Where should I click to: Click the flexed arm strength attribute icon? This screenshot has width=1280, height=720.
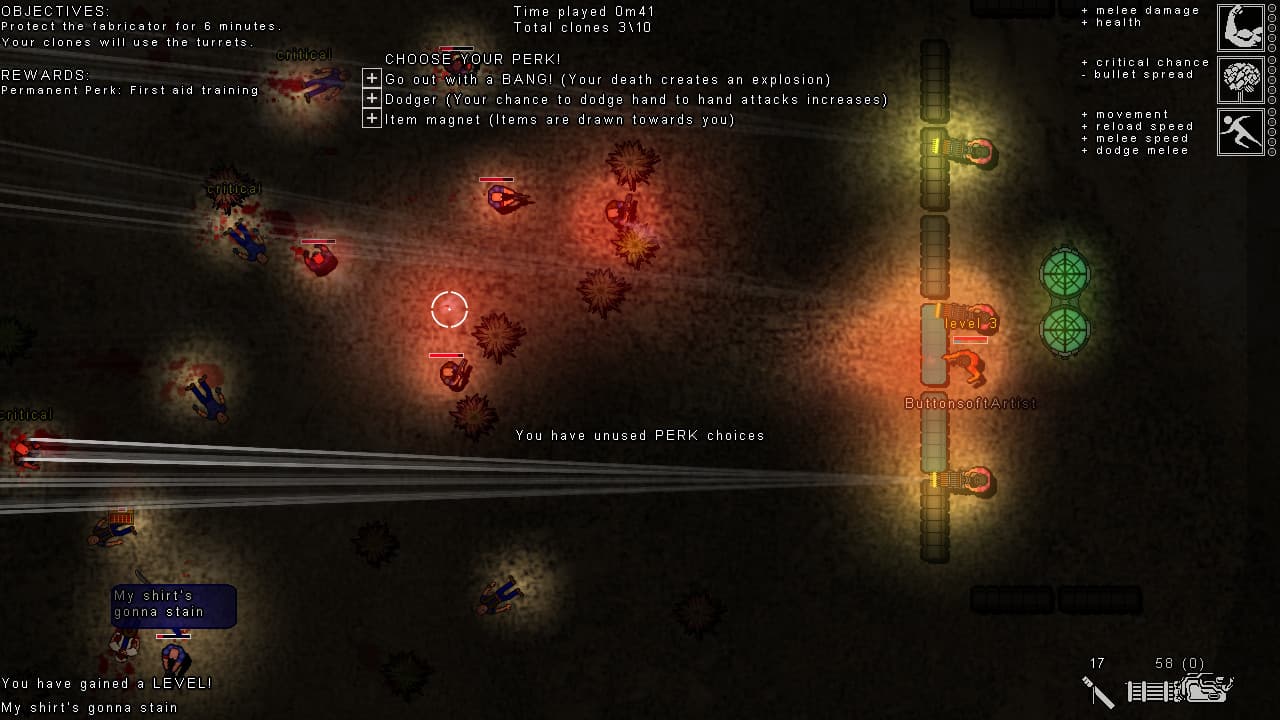pos(1241,28)
